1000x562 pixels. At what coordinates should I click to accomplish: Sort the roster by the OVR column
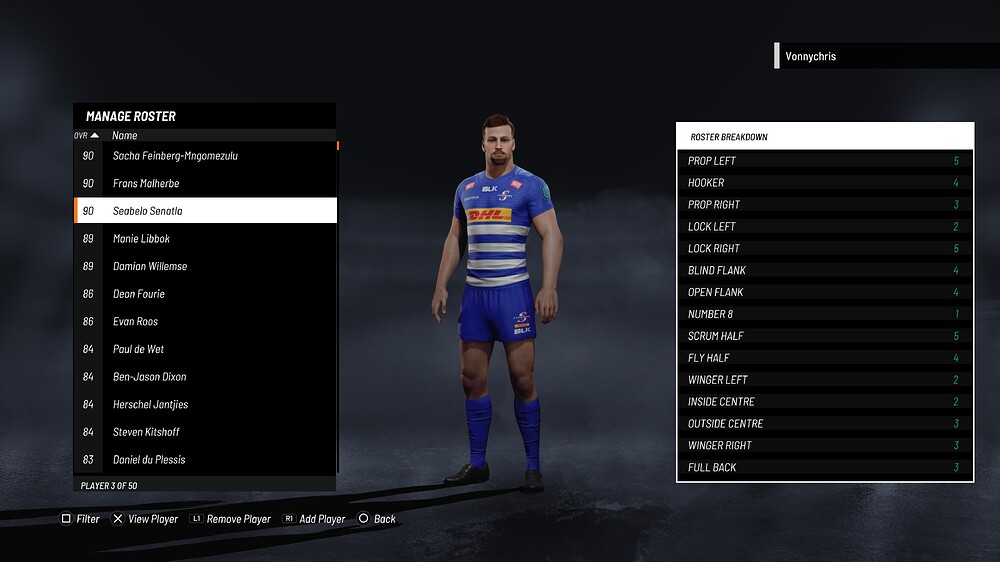tap(86, 135)
